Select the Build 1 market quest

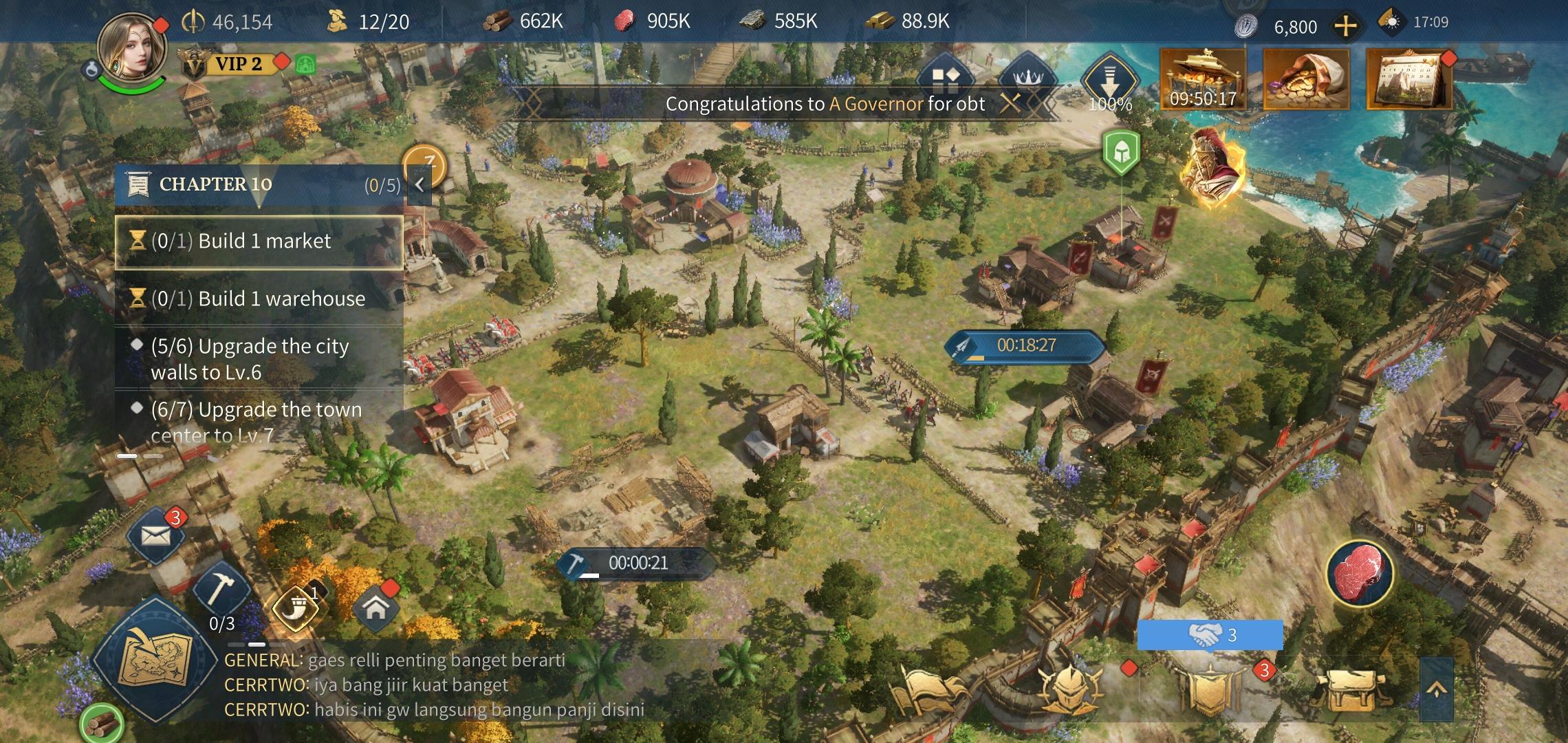(259, 241)
